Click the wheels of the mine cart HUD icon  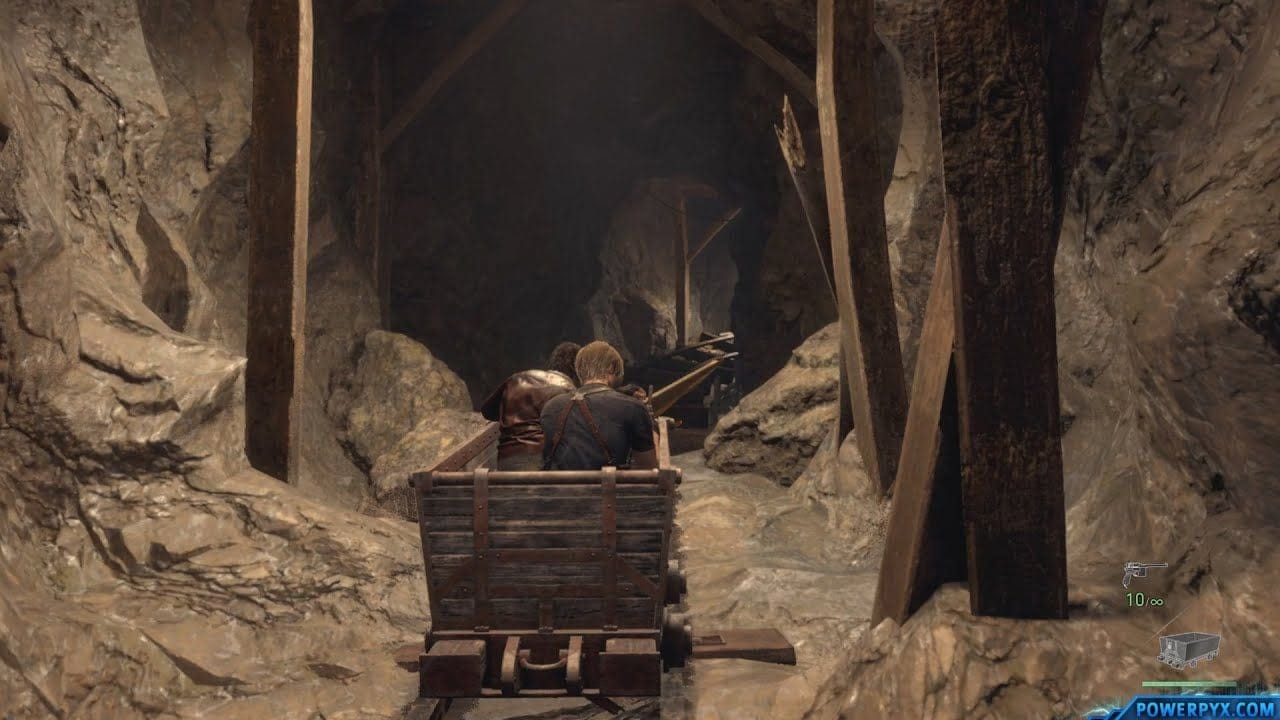click(1184, 662)
